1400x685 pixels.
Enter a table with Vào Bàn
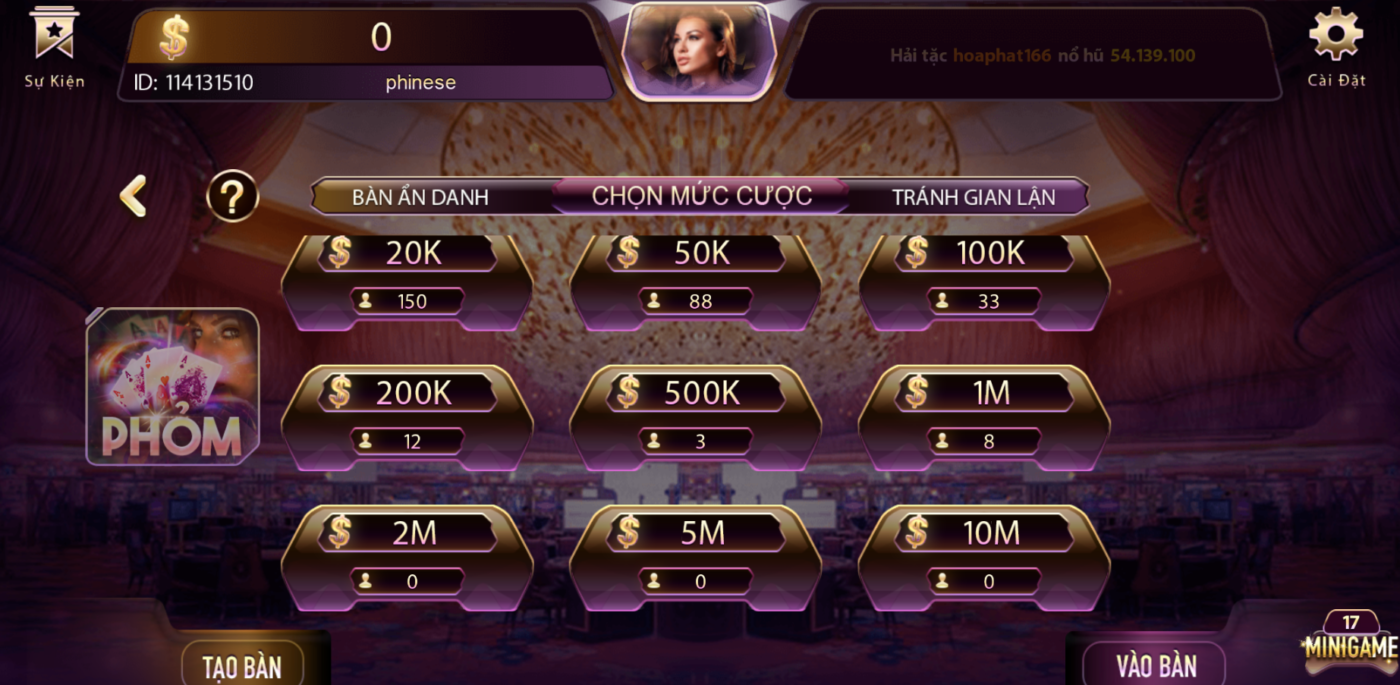click(x=1155, y=666)
